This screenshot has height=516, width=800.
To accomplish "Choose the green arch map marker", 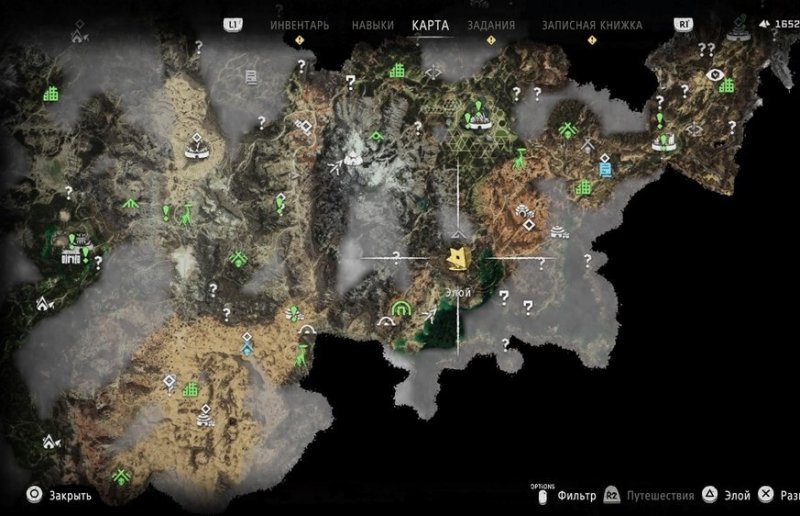I will [x=402, y=307].
